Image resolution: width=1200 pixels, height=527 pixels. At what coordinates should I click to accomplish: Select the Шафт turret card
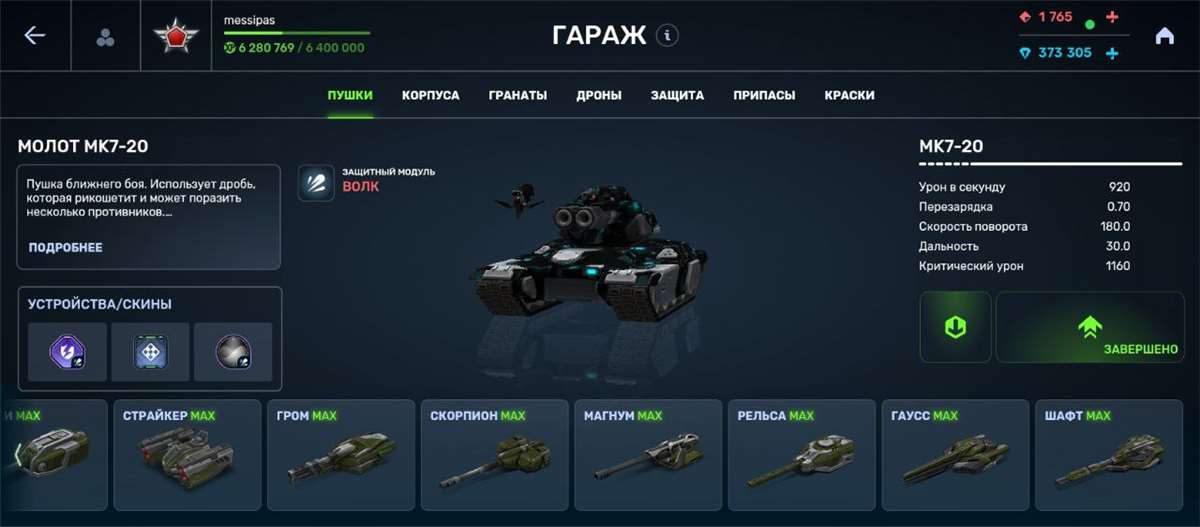[x=1109, y=455]
